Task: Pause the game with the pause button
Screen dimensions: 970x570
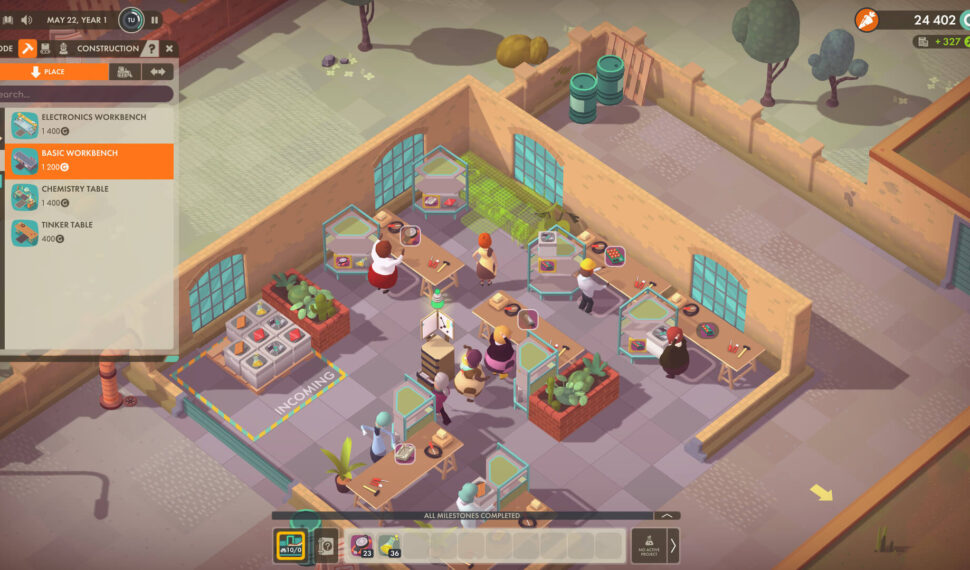Action: click(155, 20)
